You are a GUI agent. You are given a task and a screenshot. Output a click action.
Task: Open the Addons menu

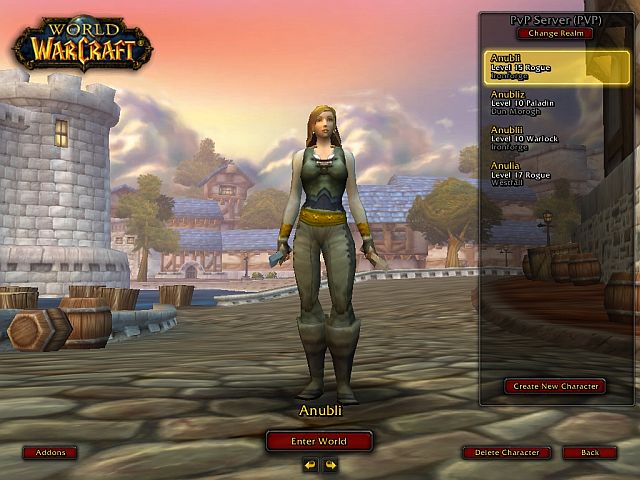pyautogui.click(x=50, y=453)
